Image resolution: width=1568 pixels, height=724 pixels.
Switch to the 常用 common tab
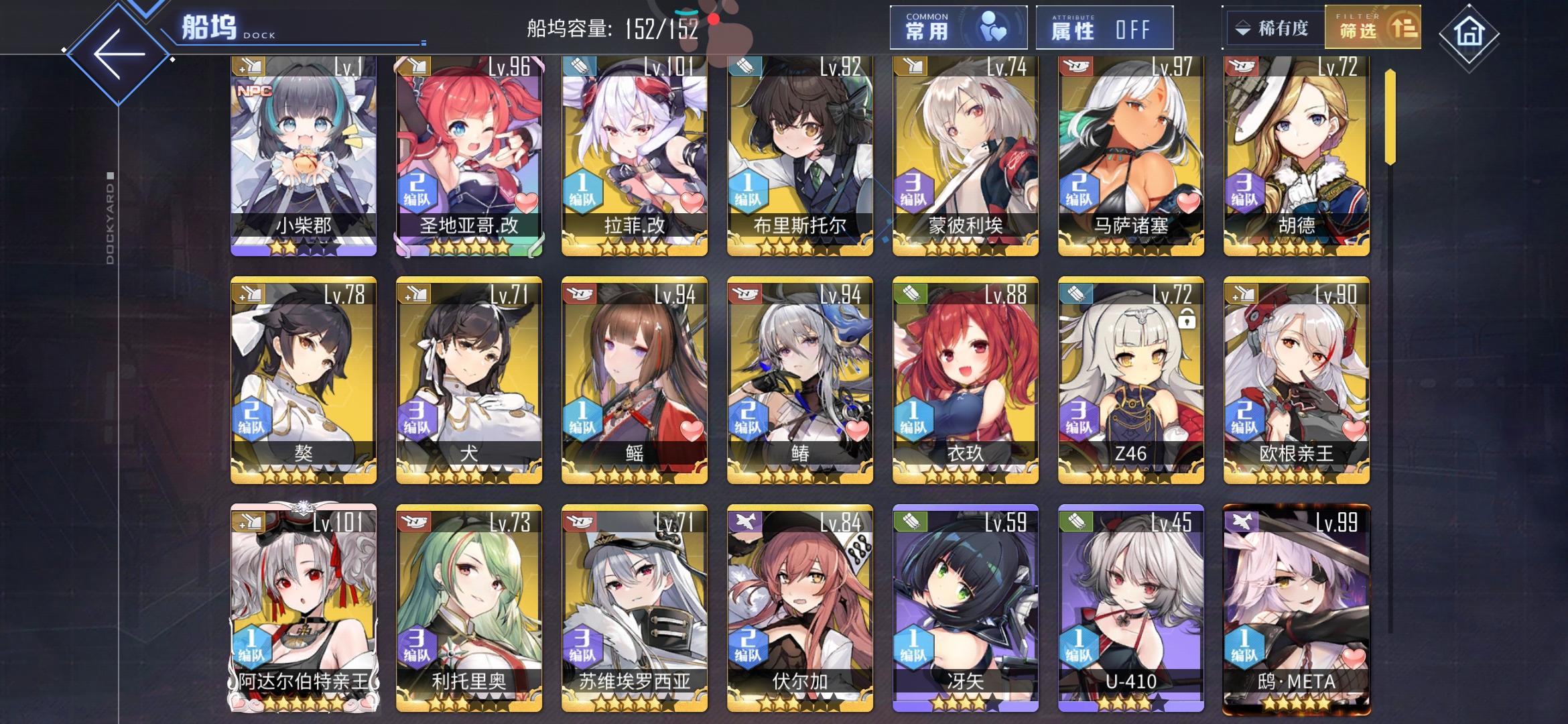956,27
